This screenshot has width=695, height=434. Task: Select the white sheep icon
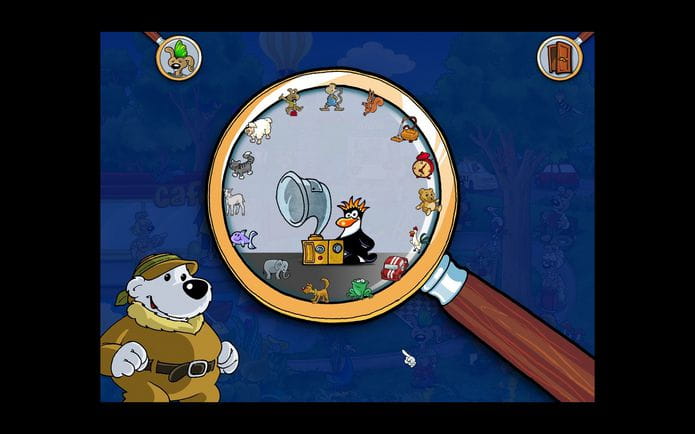259,130
